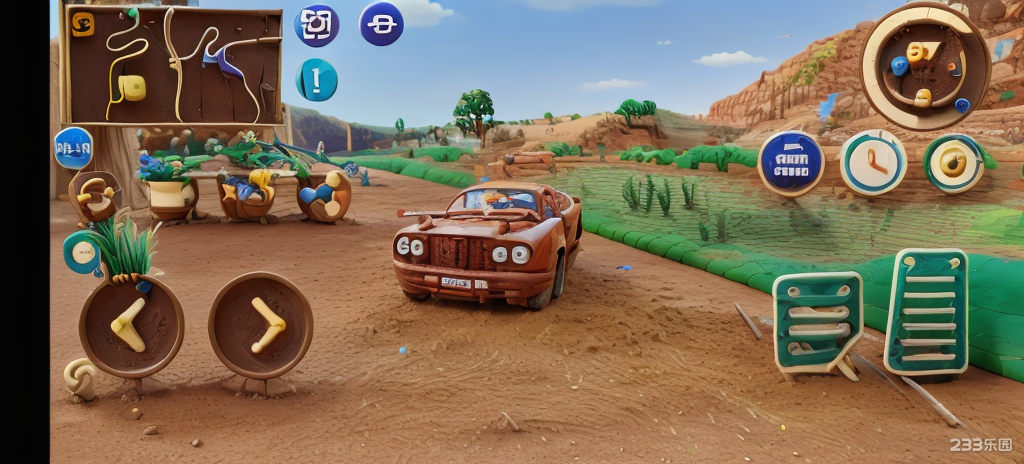Select the blue round button below the minimap
The height and width of the screenshot is (464, 1024).
click(73, 148)
